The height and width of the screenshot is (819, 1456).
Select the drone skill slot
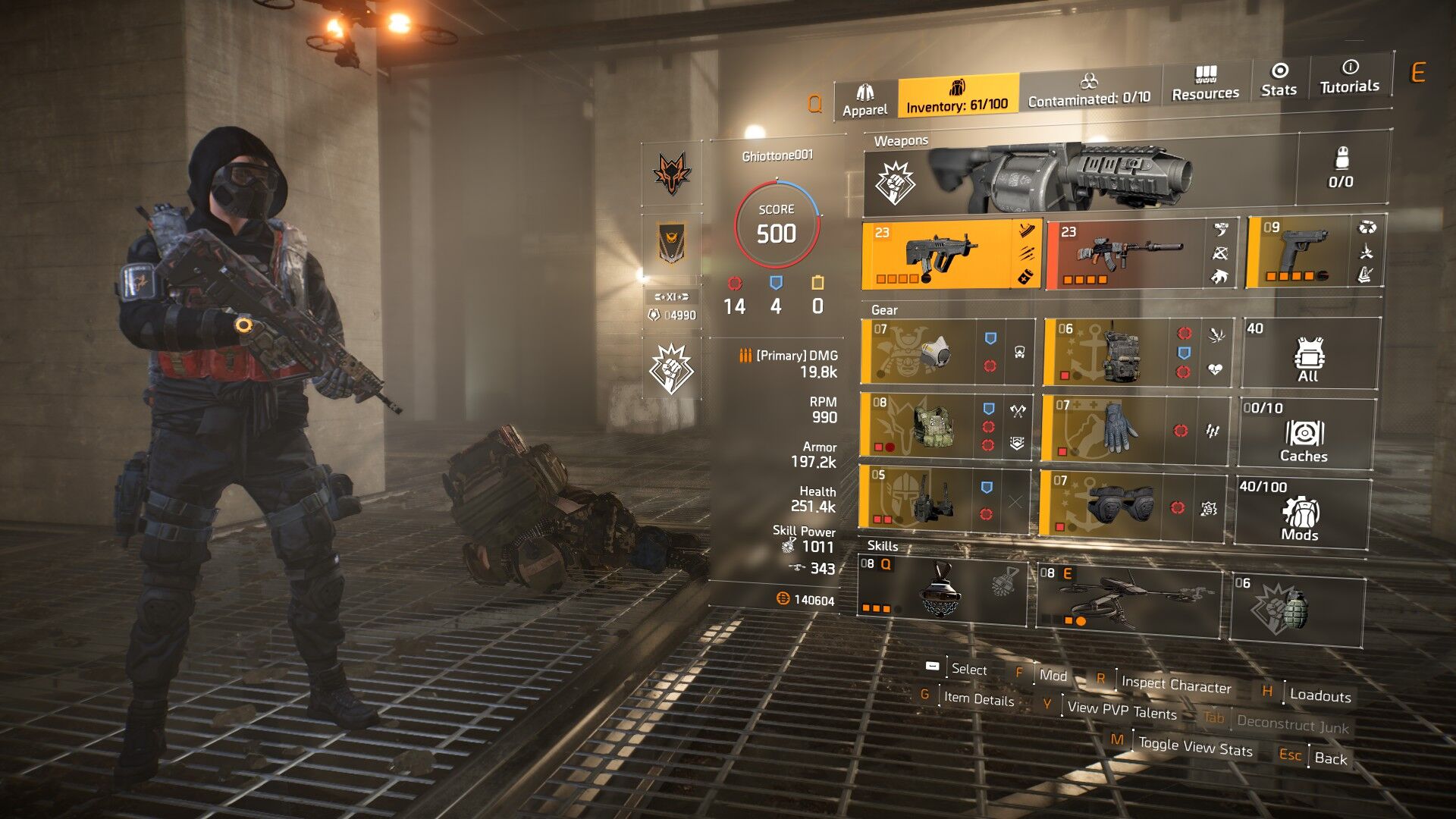(x=1128, y=598)
